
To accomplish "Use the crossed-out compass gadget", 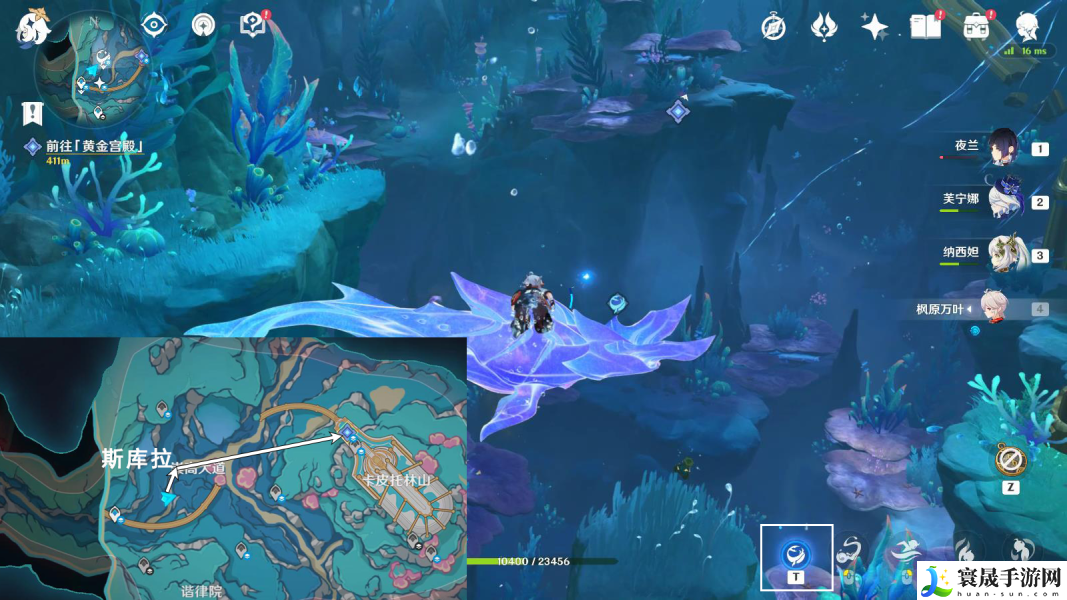I will click(x=1011, y=460).
